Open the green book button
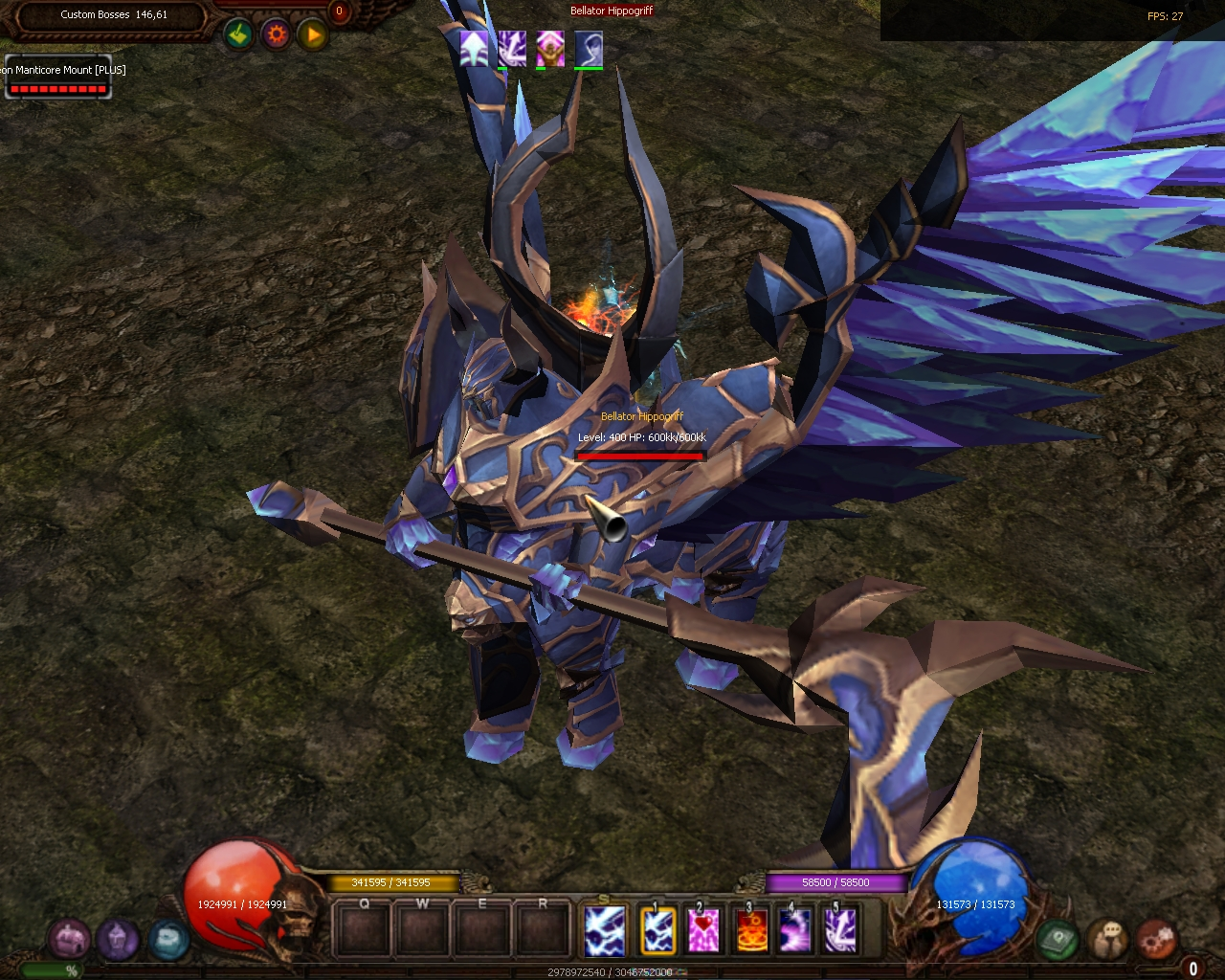Image resolution: width=1225 pixels, height=980 pixels. (1058, 939)
